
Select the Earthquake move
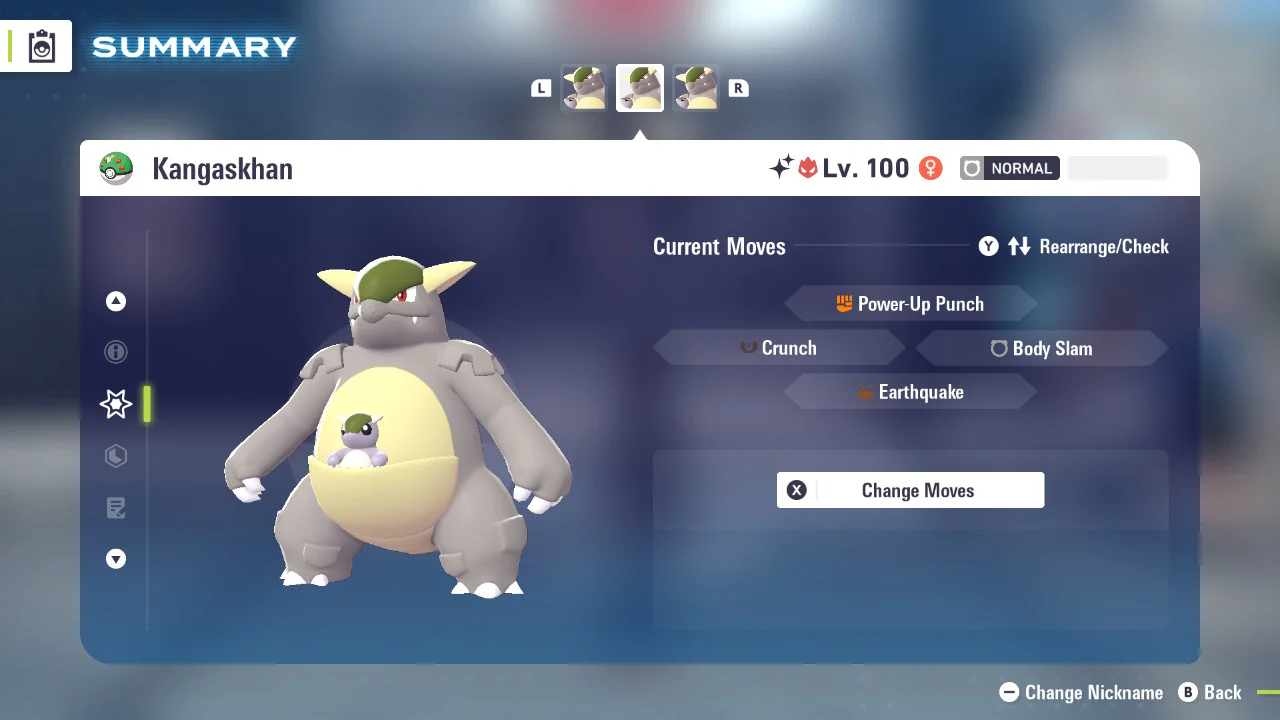click(x=910, y=392)
